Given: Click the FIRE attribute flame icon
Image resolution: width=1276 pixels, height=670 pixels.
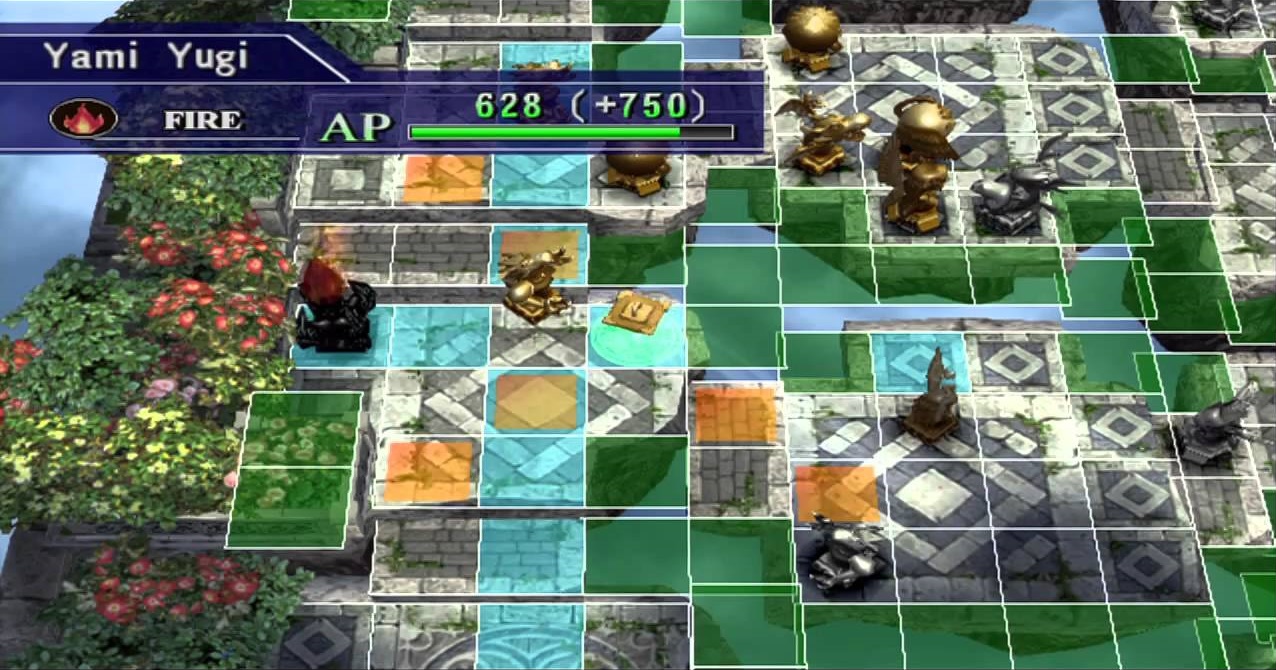Looking at the screenshot, I should click(84, 119).
